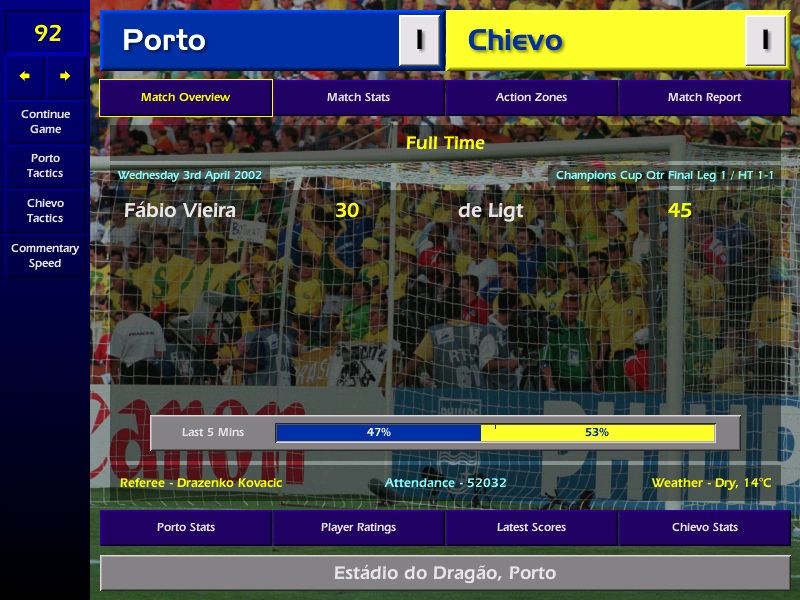Switch to the Match Stats tab
This screenshot has width=800, height=600.
point(358,98)
